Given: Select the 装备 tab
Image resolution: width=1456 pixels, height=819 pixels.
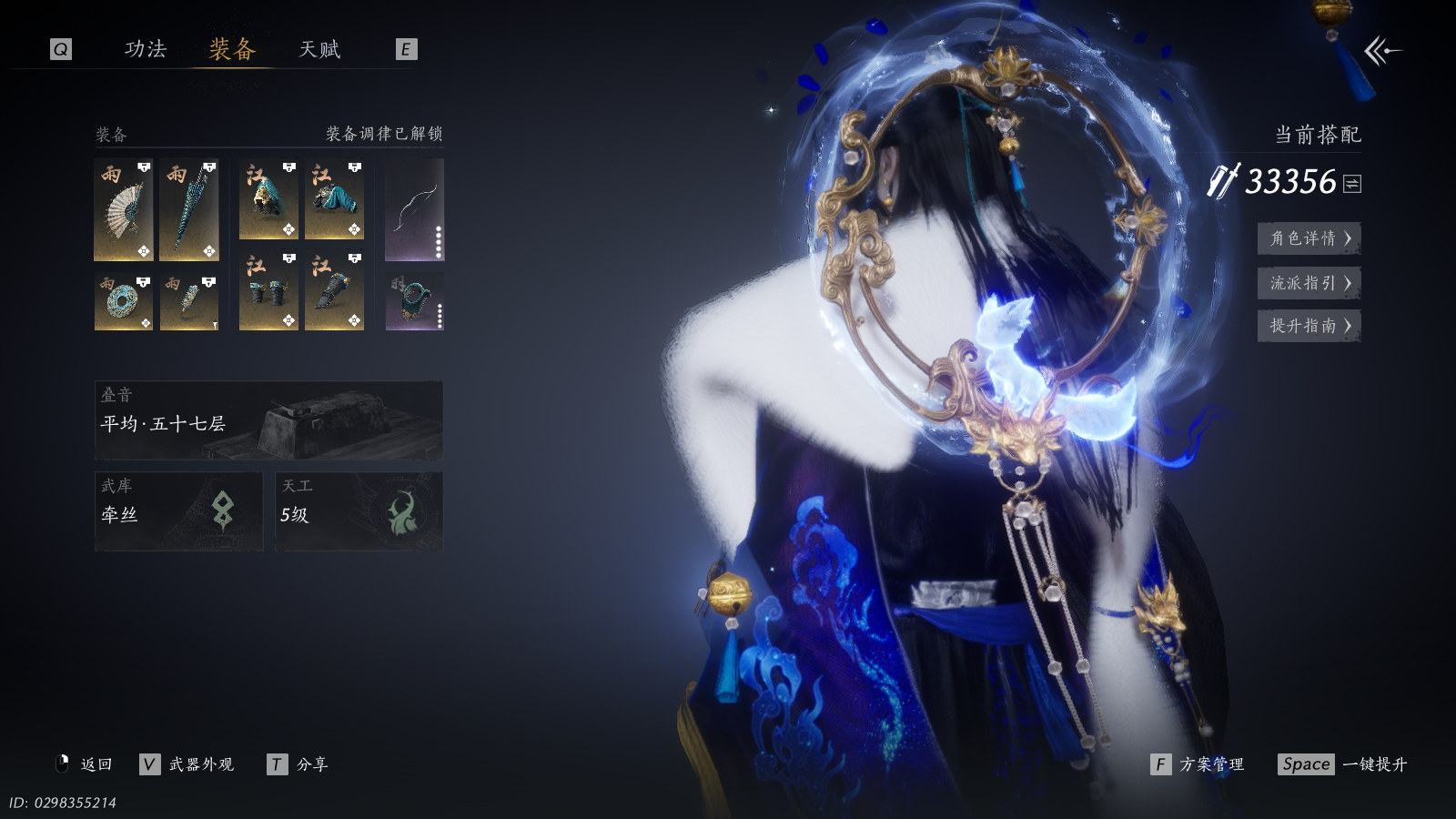Looking at the screenshot, I should pos(232,49).
